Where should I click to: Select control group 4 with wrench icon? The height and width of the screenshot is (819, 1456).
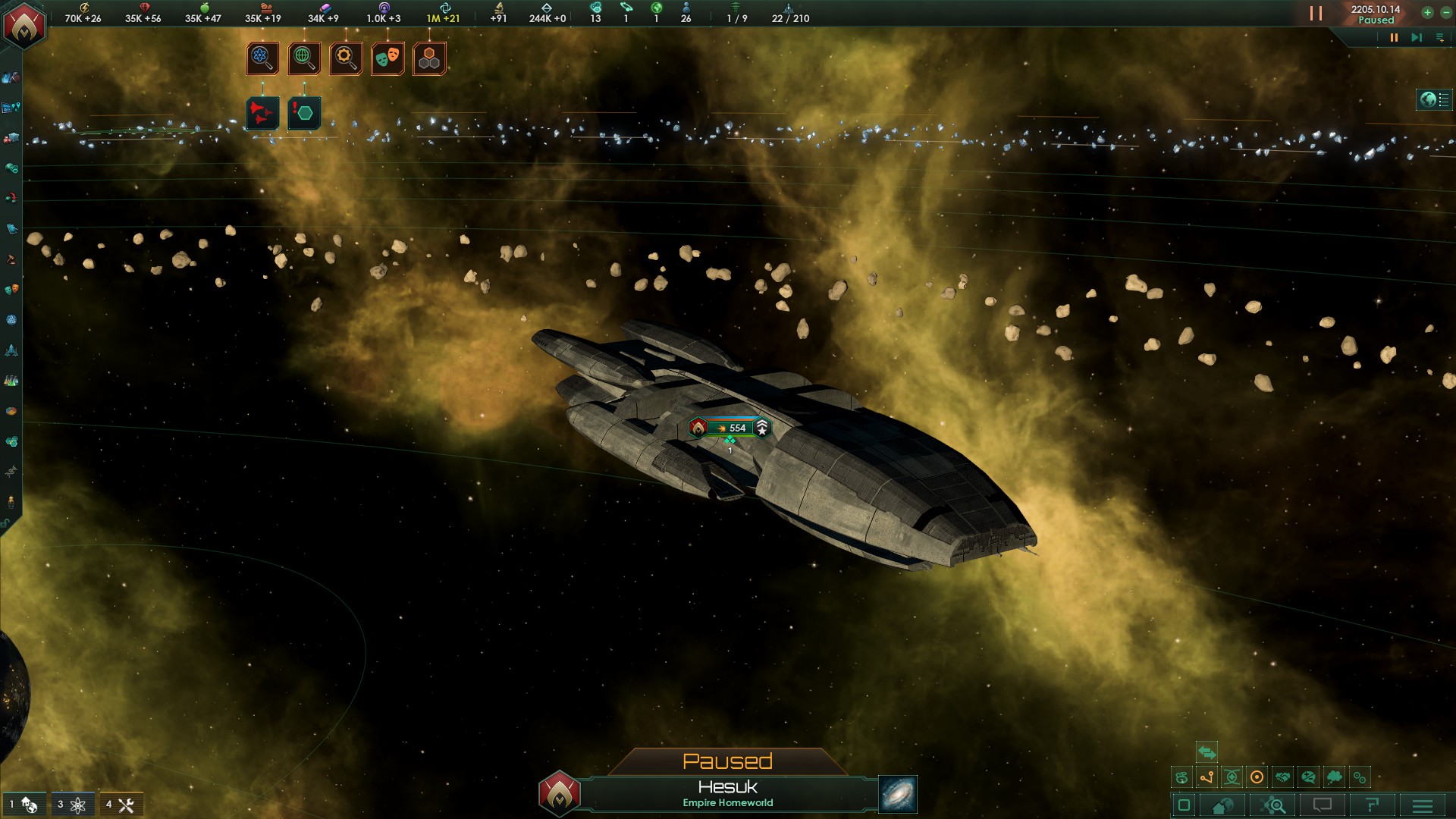121,805
